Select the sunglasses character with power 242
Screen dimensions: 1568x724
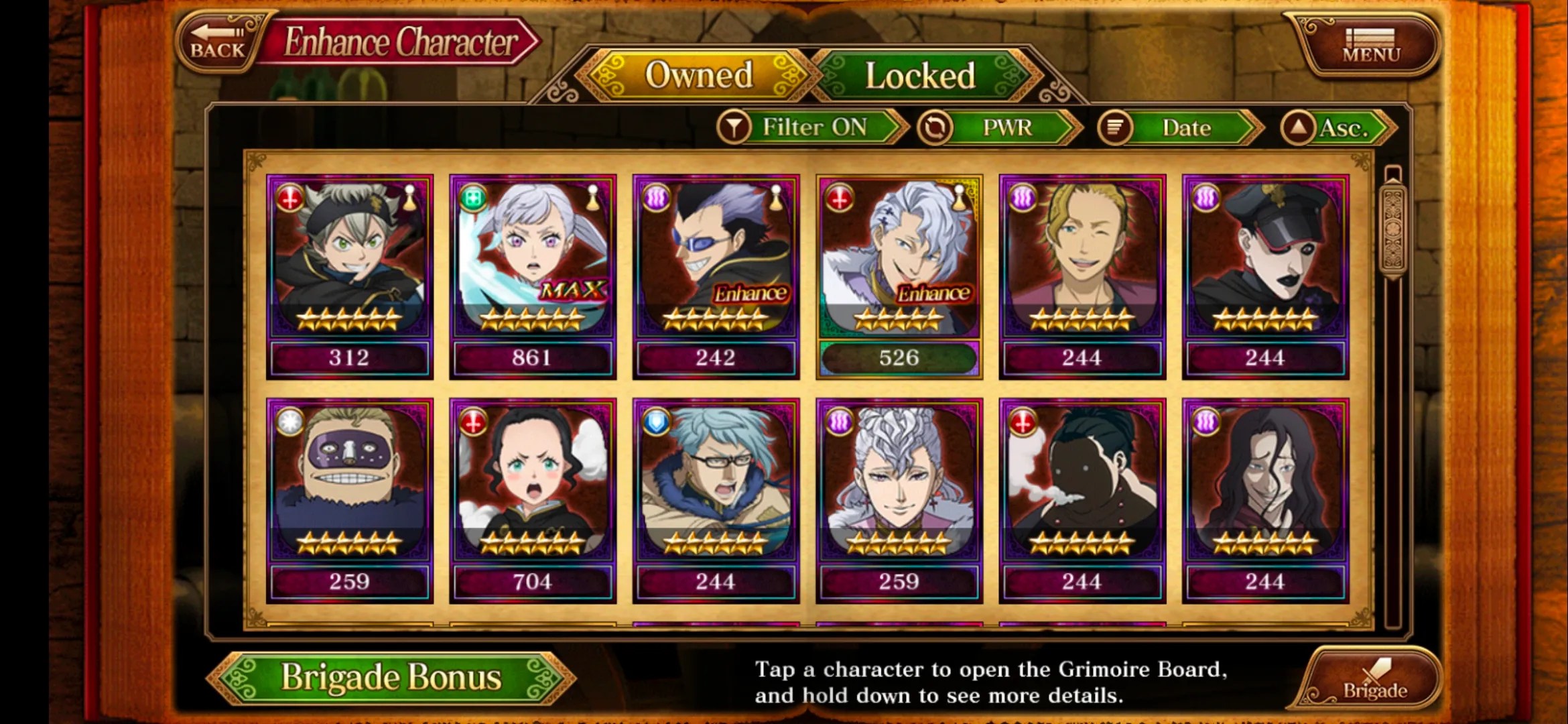coord(716,276)
